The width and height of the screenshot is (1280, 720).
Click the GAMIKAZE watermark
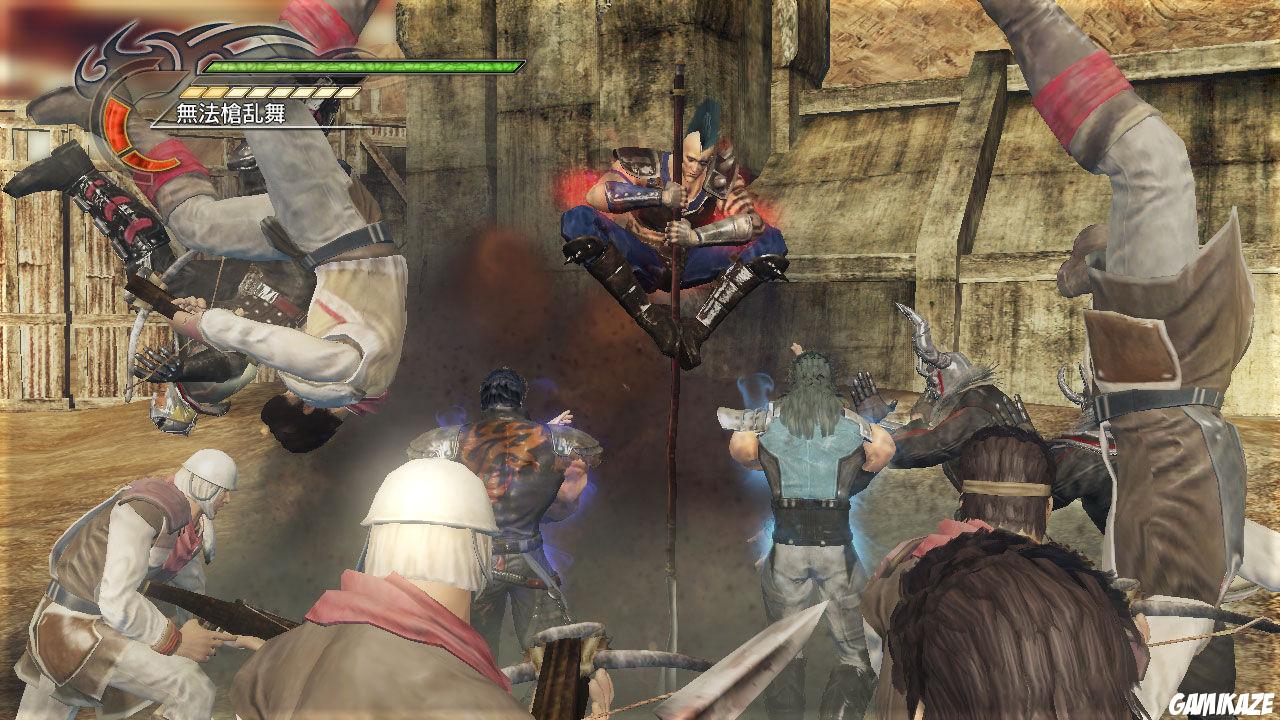[1222, 704]
